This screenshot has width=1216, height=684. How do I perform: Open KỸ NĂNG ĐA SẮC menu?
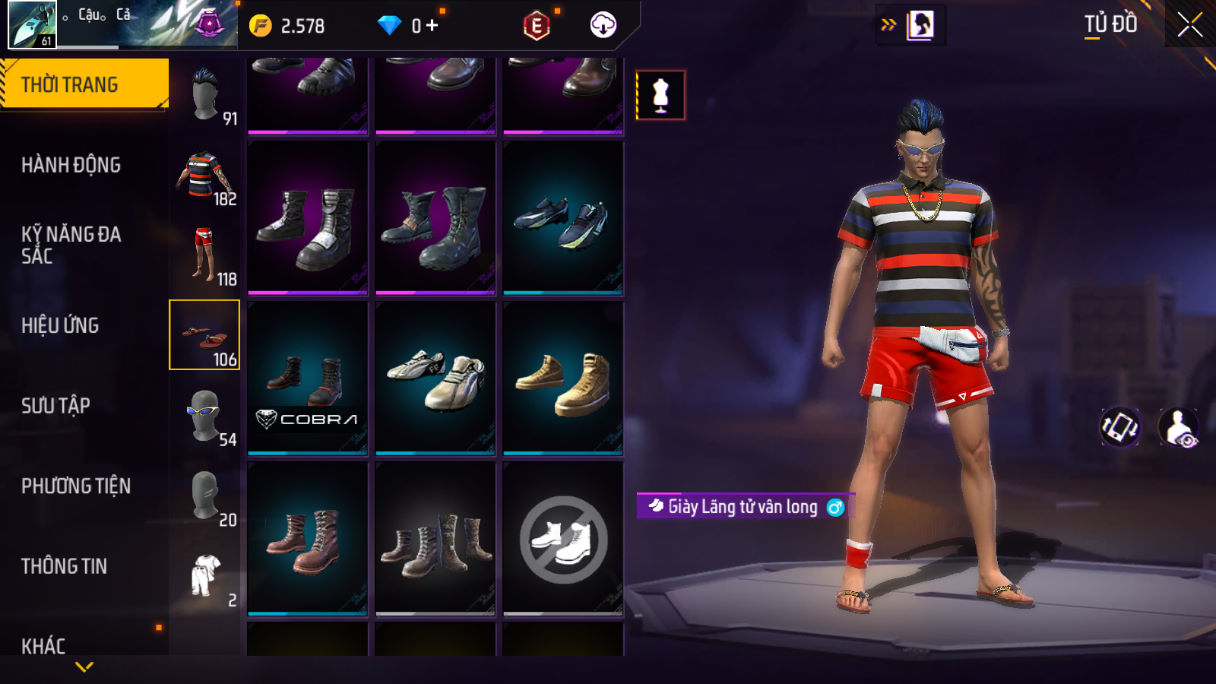[x=71, y=245]
